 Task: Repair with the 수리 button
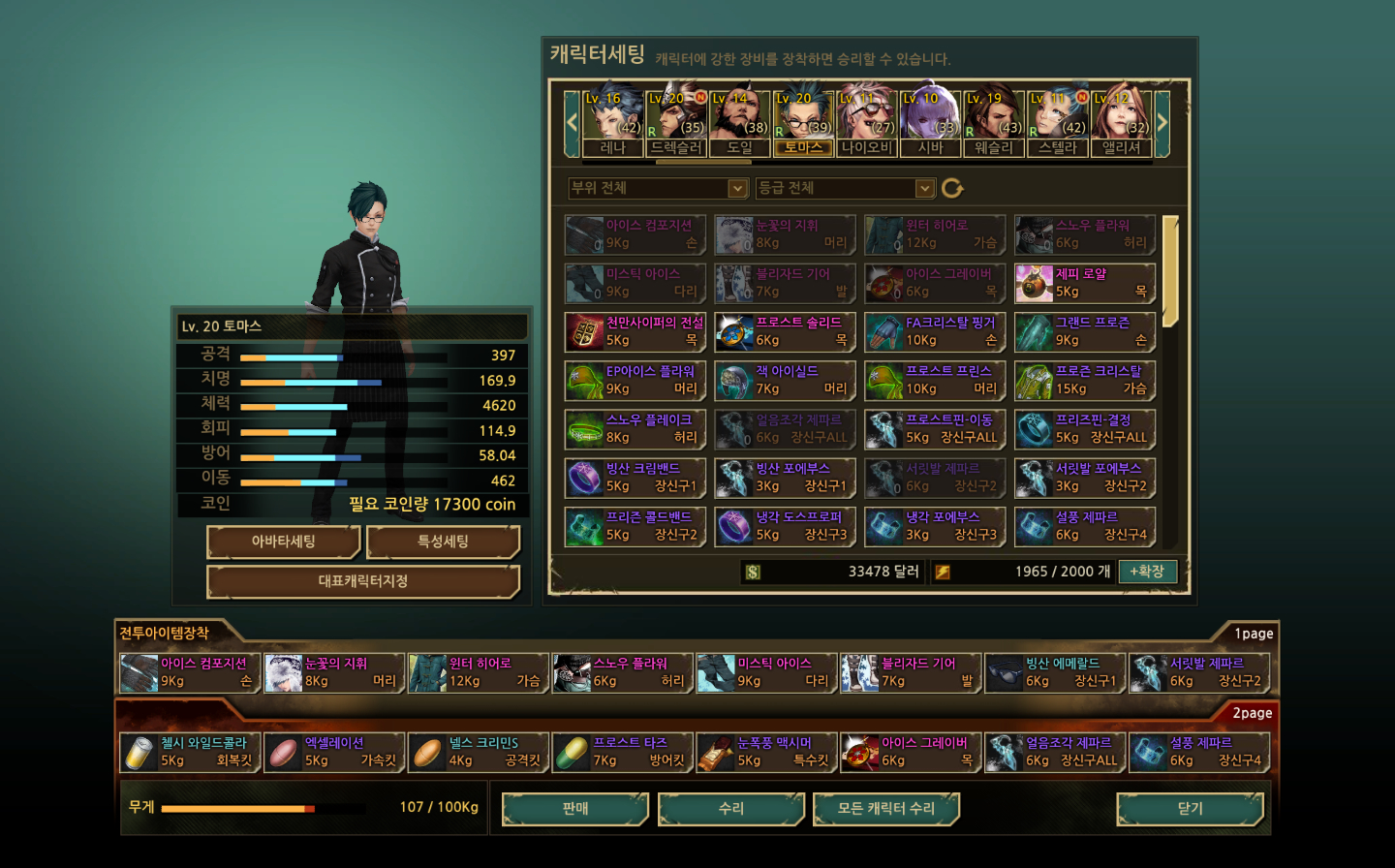[730, 809]
